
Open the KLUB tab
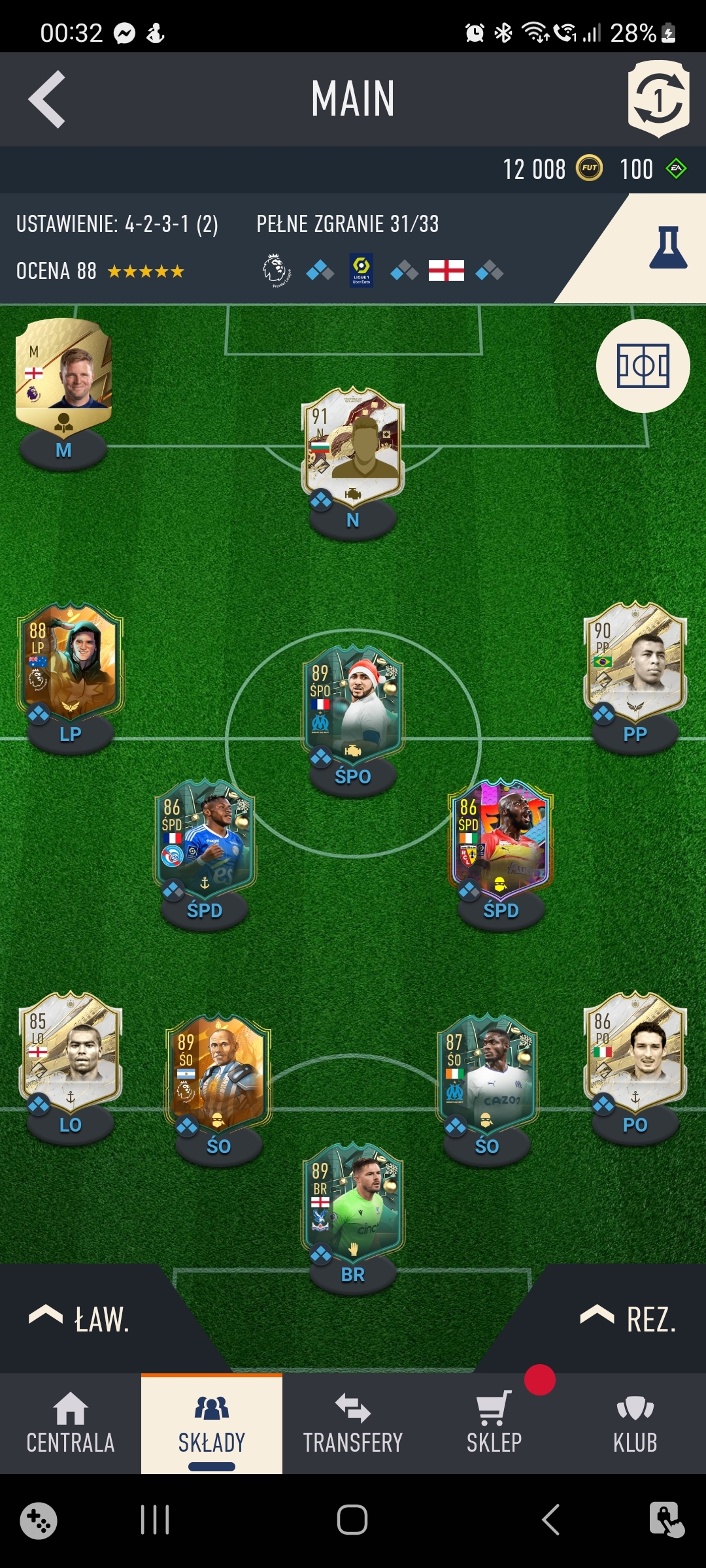[x=635, y=1424]
